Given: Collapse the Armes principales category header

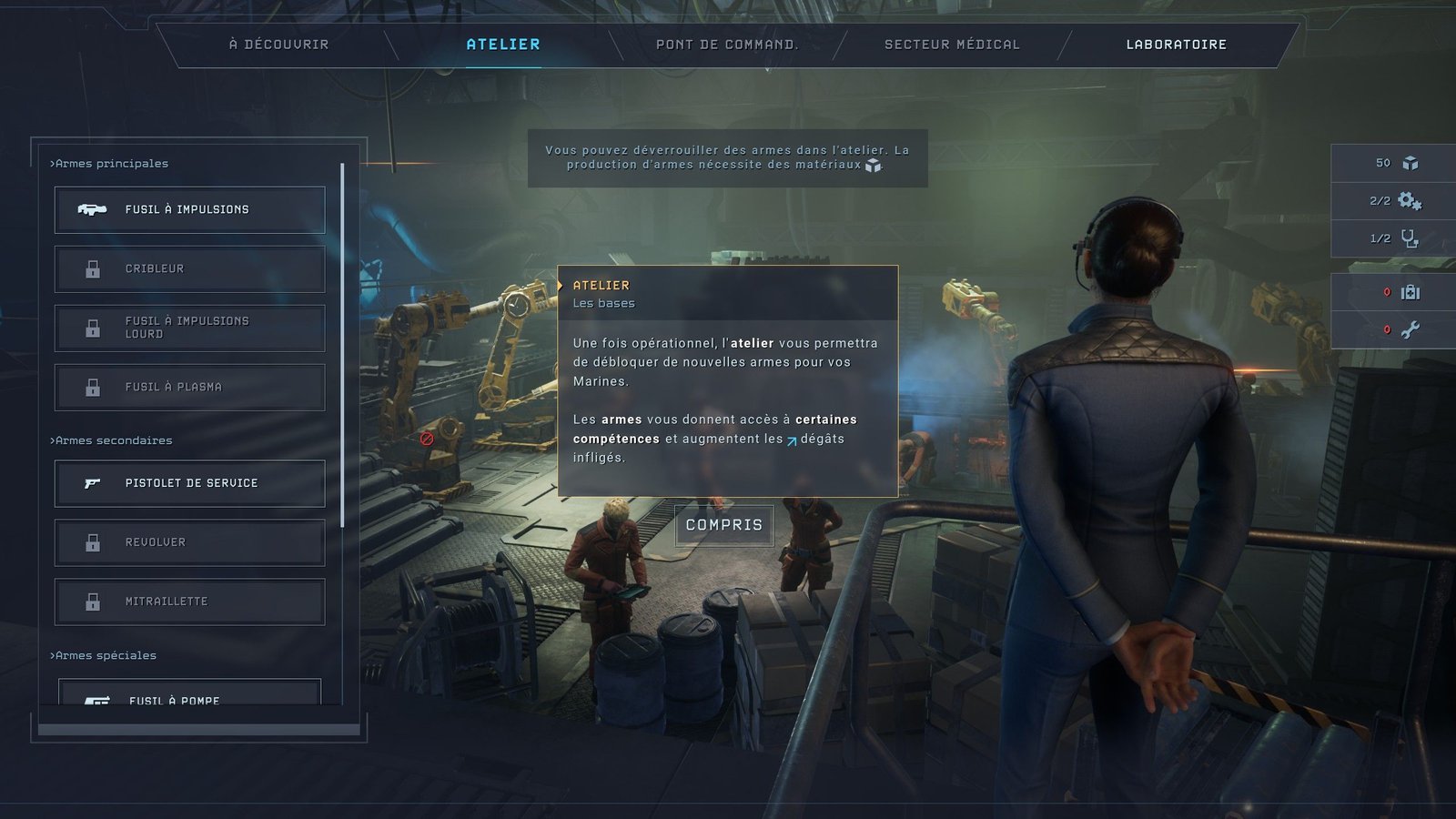Looking at the screenshot, I should click(x=110, y=164).
